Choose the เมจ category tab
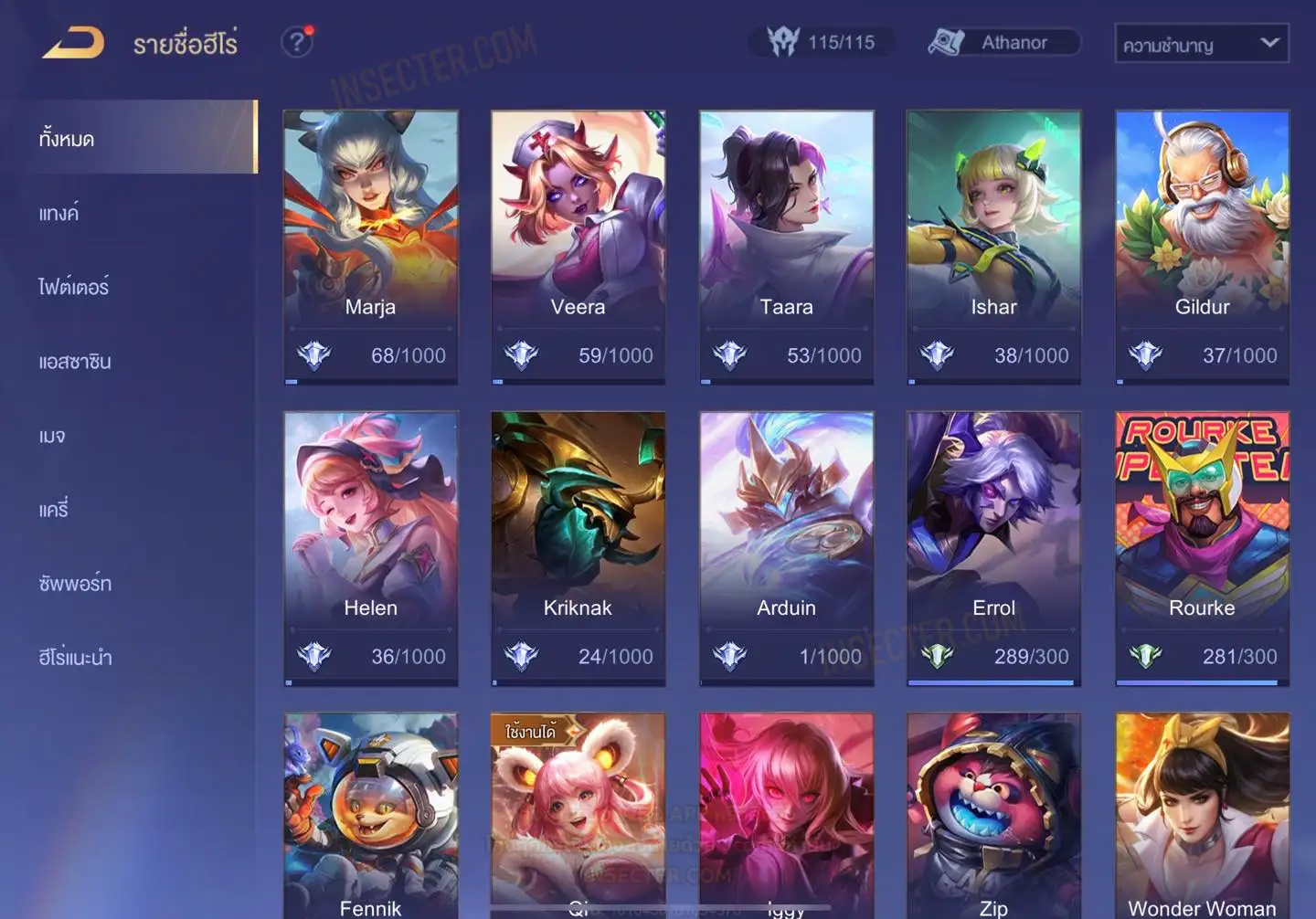The height and width of the screenshot is (919, 1316). (x=52, y=435)
